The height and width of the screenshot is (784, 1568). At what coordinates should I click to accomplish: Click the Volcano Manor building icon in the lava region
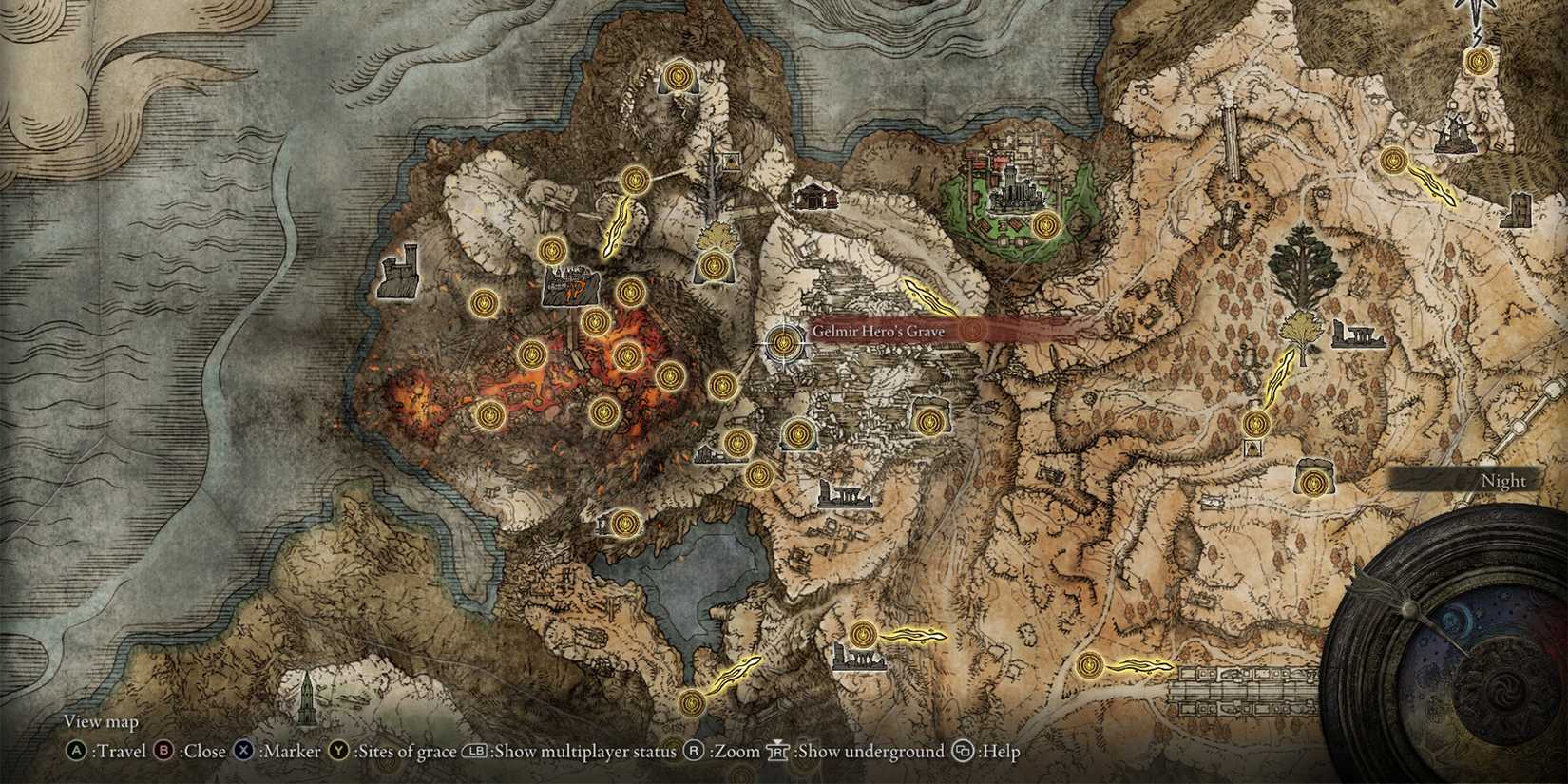coord(568,283)
